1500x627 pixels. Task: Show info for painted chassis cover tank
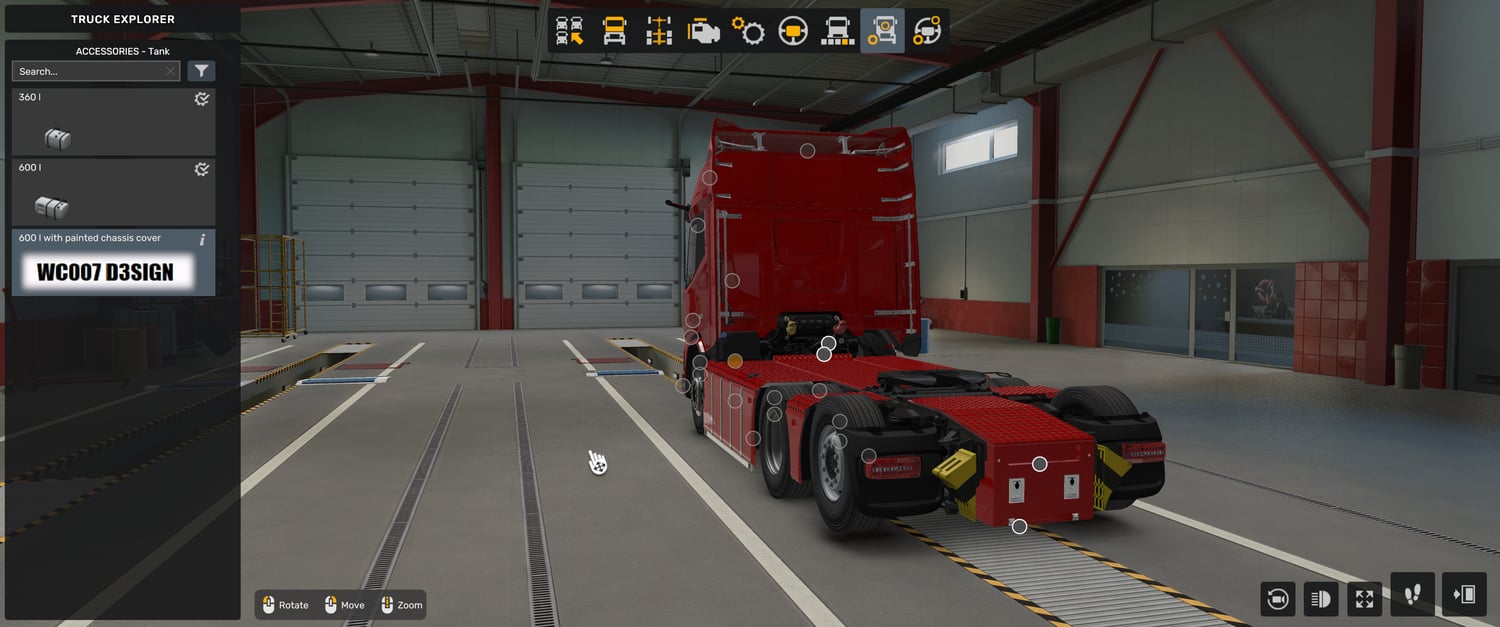(x=203, y=240)
